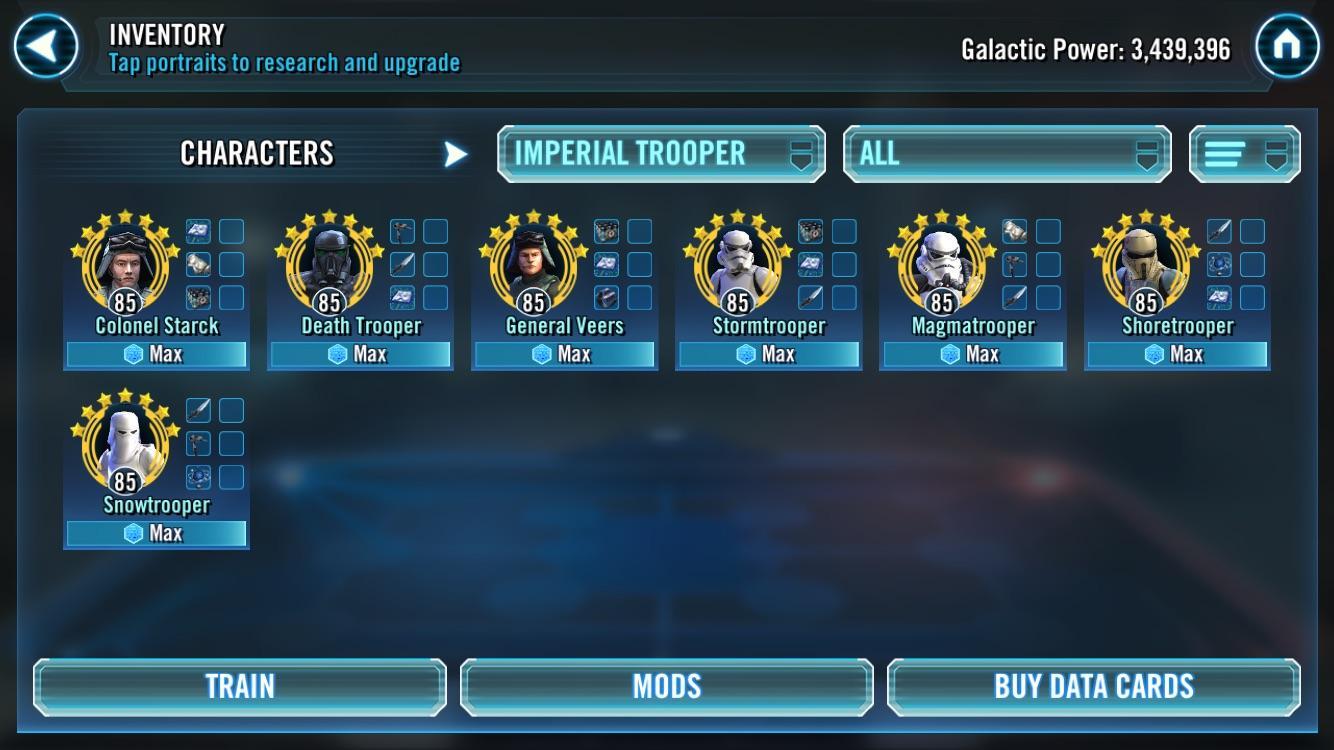1334x750 pixels.
Task: Tap Shoretrooper's equipped gear icon
Action: coord(1217,231)
